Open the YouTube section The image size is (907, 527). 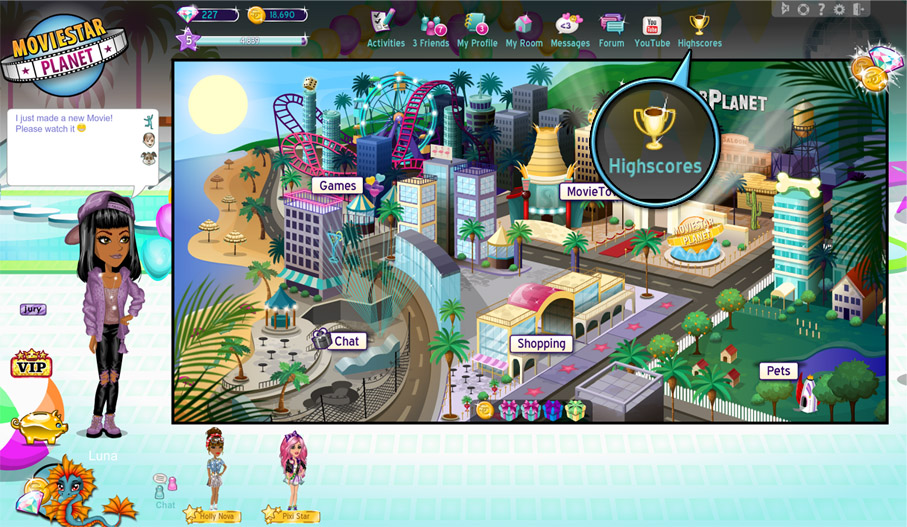pyautogui.click(x=652, y=29)
